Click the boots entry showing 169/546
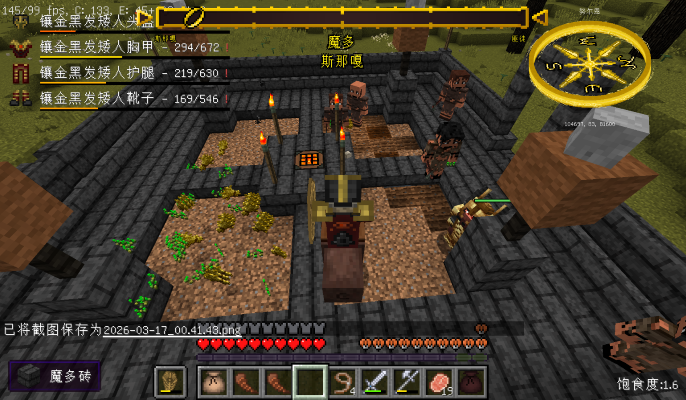The image size is (686, 400). pyautogui.click(x=128, y=98)
